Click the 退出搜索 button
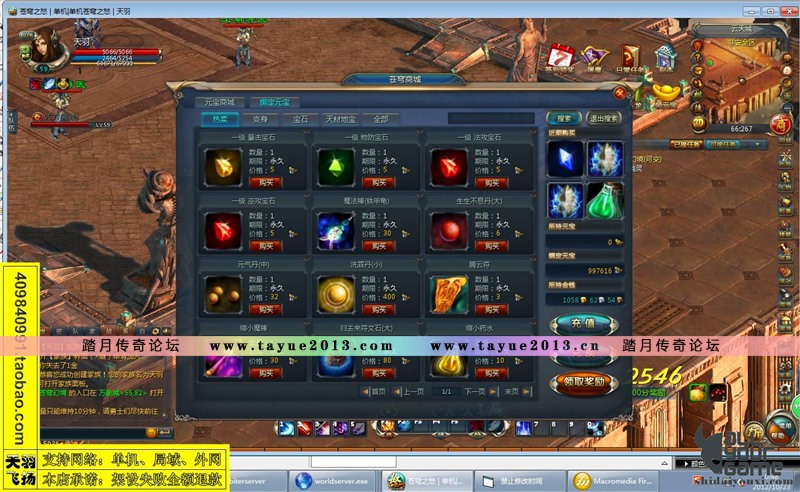 pyautogui.click(x=603, y=118)
